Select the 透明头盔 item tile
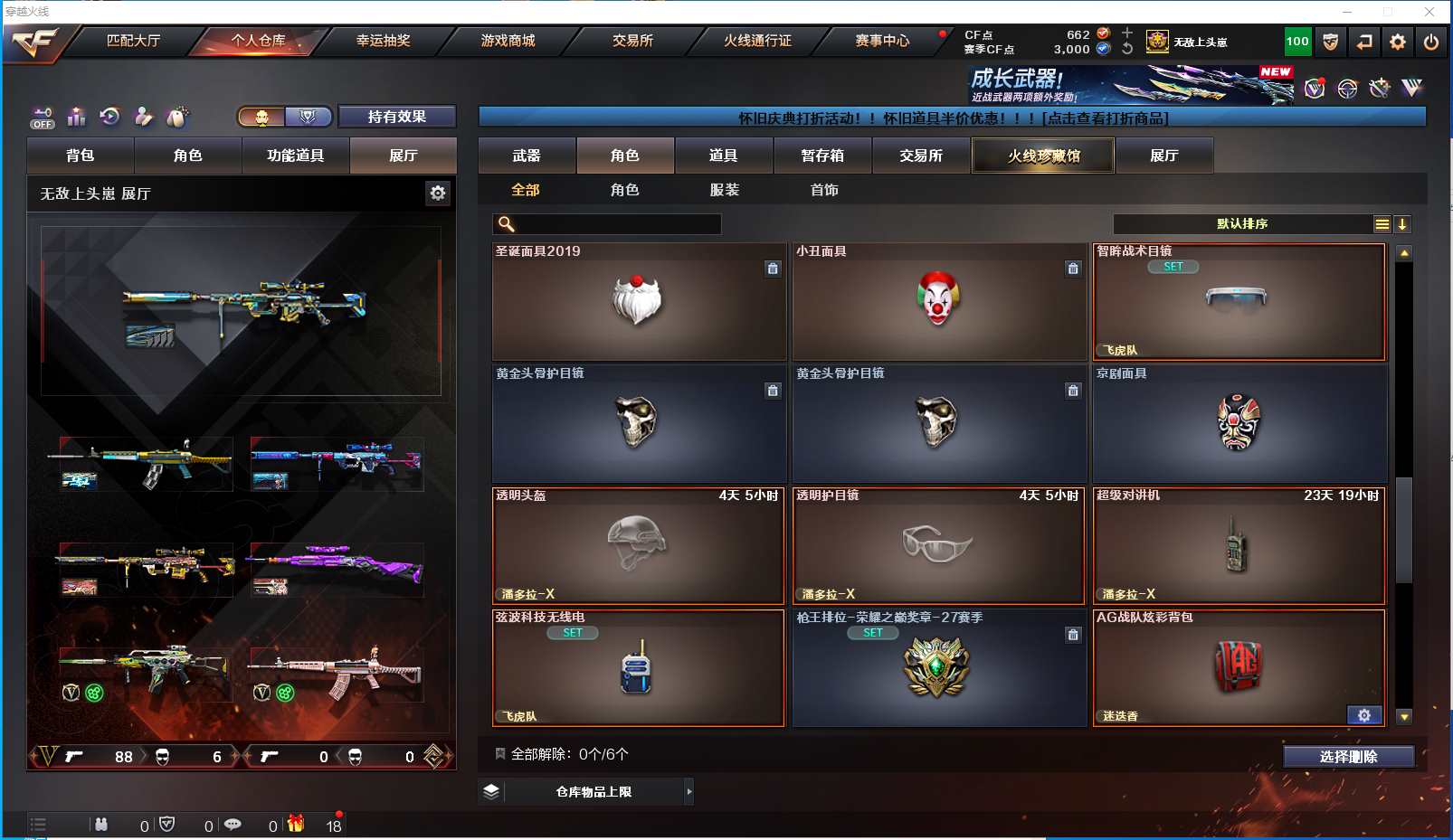Image resolution: width=1453 pixels, height=840 pixels. [638, 545]
